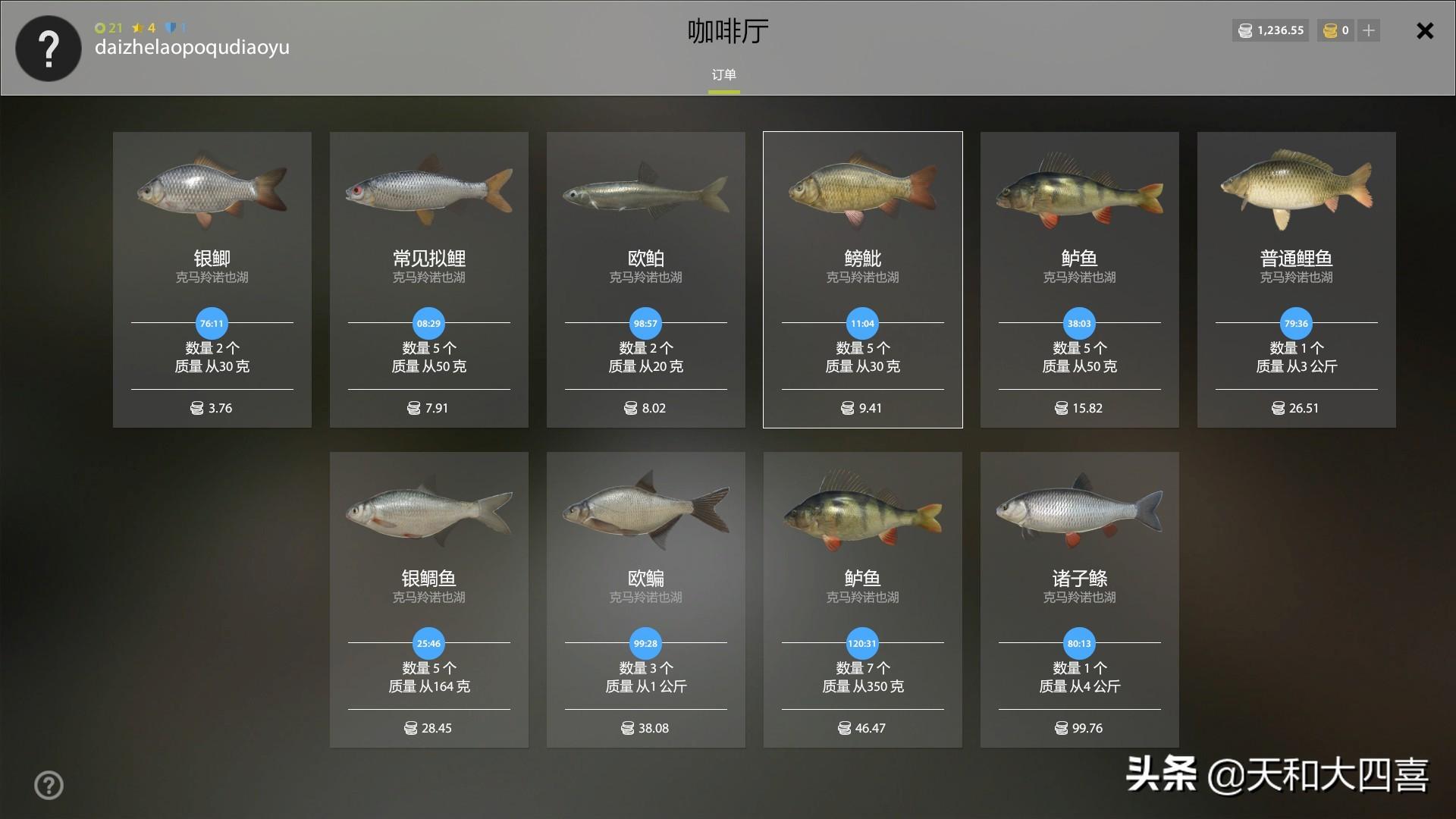Close the café orders window

[1425, 31]
